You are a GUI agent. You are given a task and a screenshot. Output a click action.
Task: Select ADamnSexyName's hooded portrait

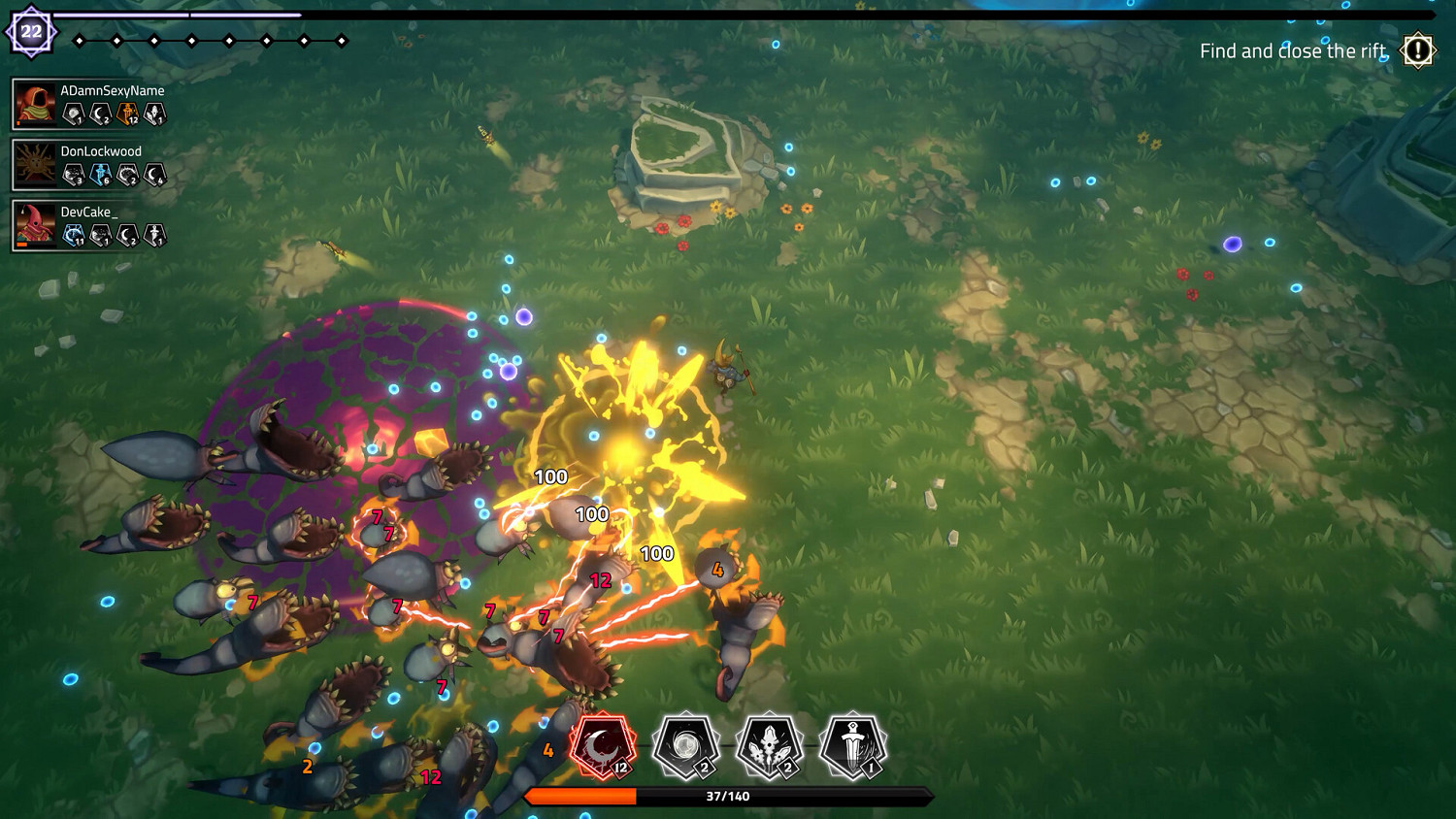click(36, 104)
